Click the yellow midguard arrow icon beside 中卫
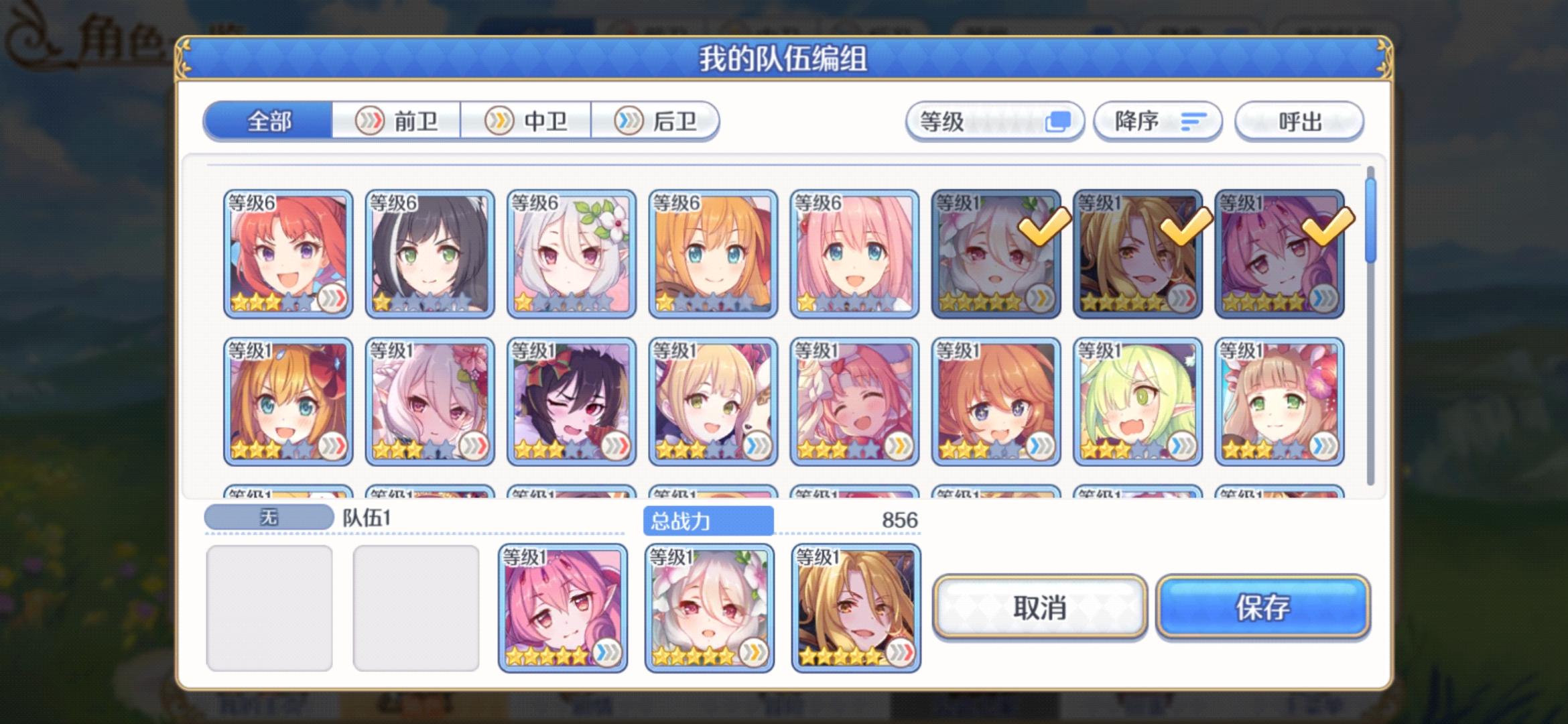 [x=499, y=121]
